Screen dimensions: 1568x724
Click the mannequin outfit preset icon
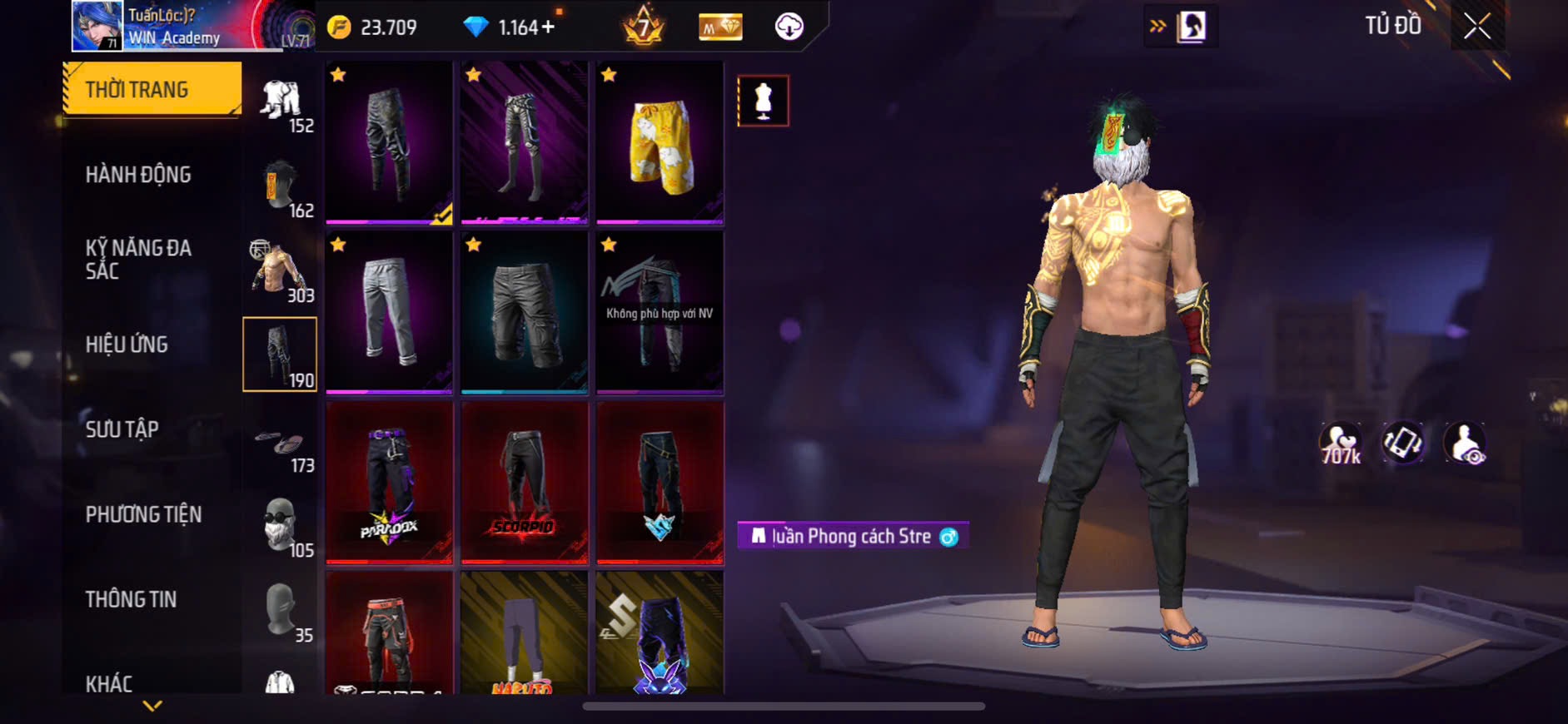(763, 102)
